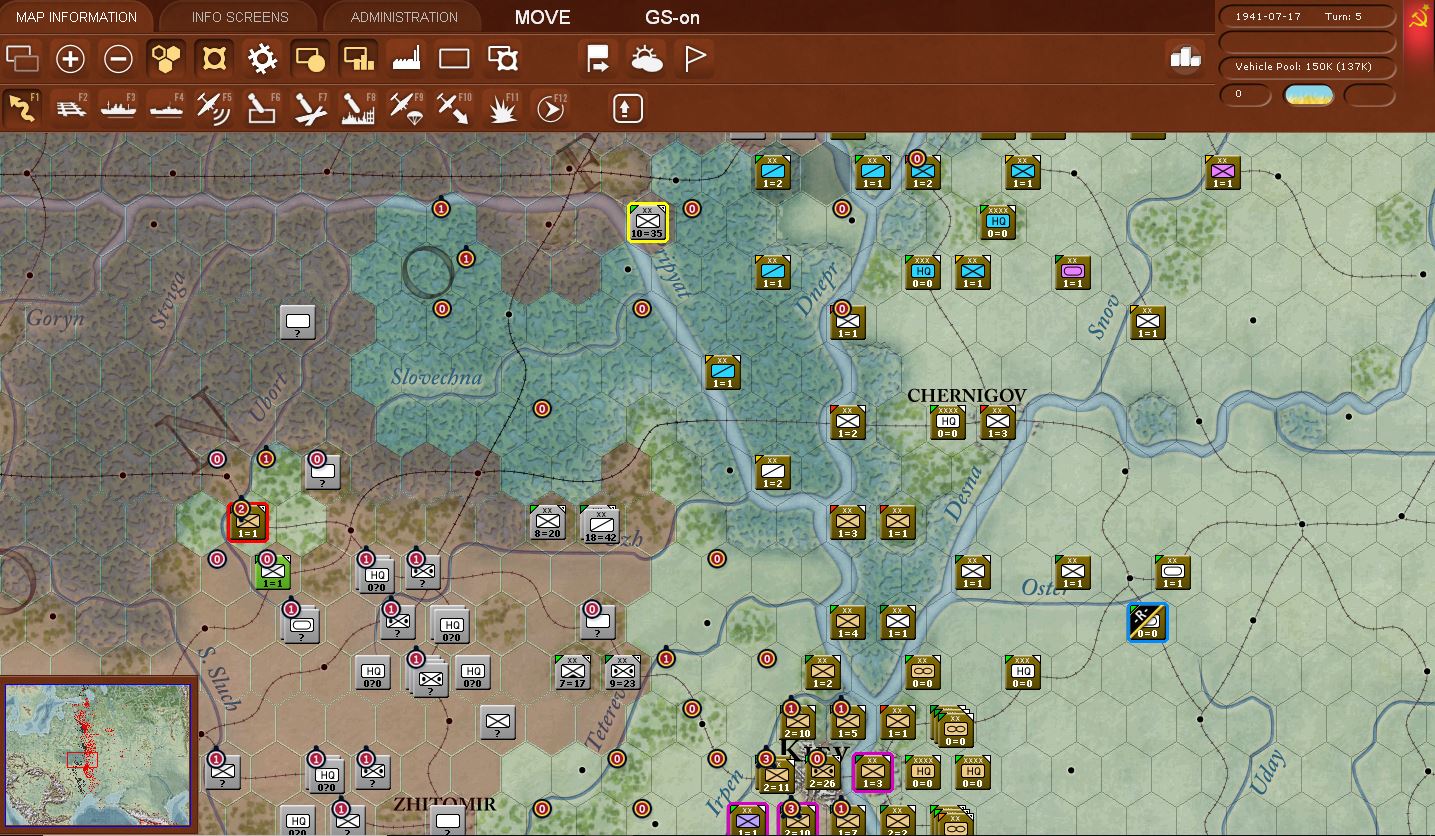
Task: Open the metrics bar-chart icon
Action: pyautogui.click(x=1185, y=58)
